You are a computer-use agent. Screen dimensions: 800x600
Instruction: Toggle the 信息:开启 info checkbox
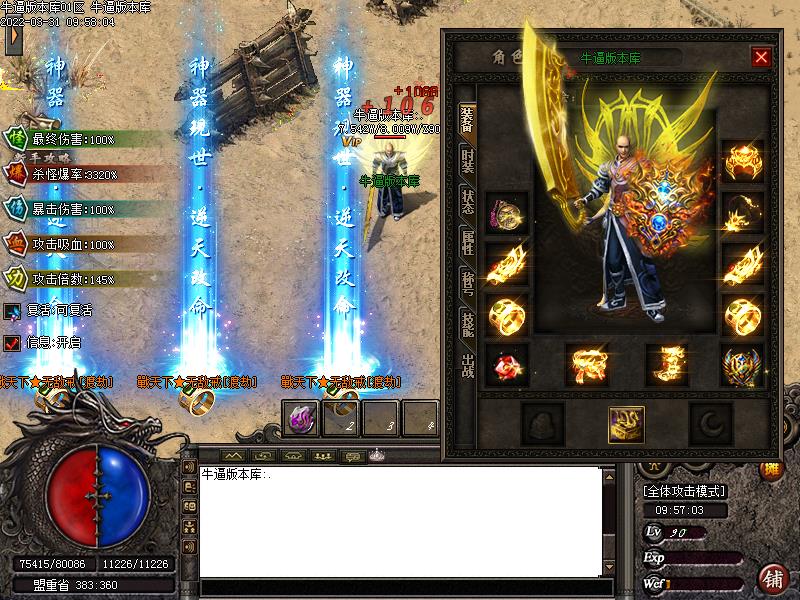(12, 343)
